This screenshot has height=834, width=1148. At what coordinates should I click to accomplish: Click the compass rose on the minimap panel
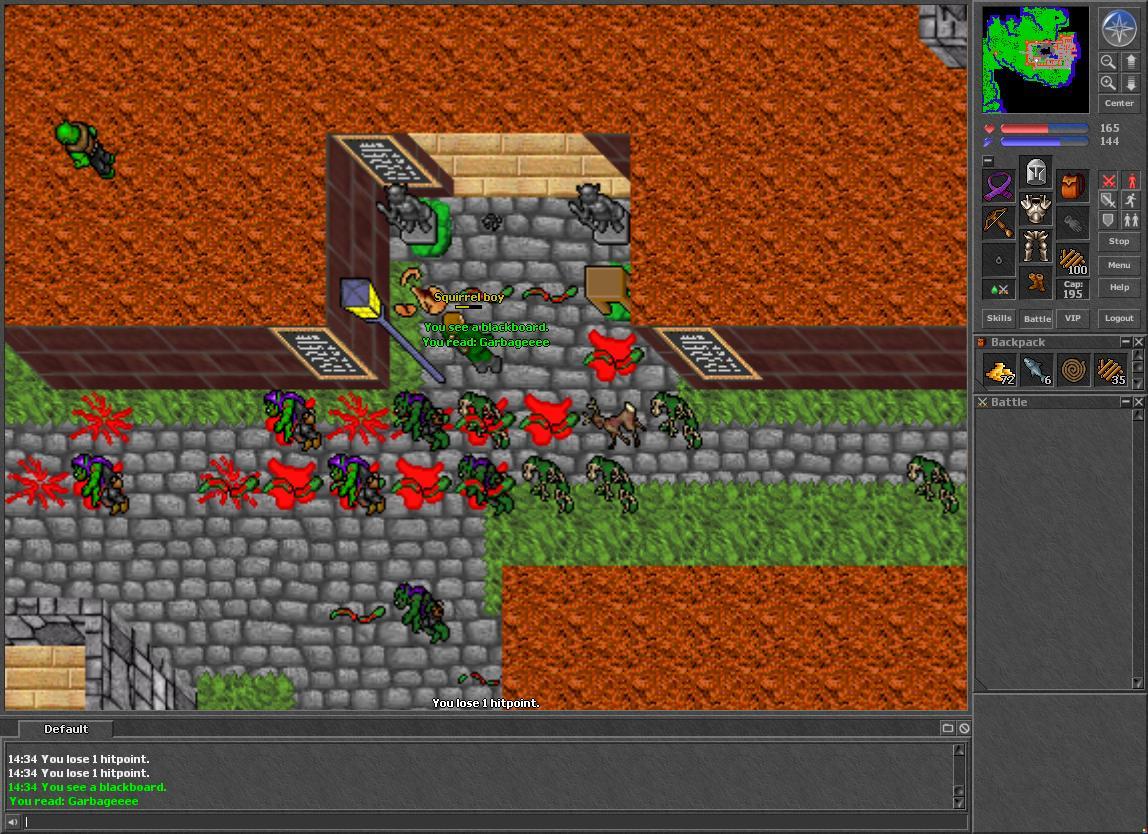click(x=1118, y=28)
